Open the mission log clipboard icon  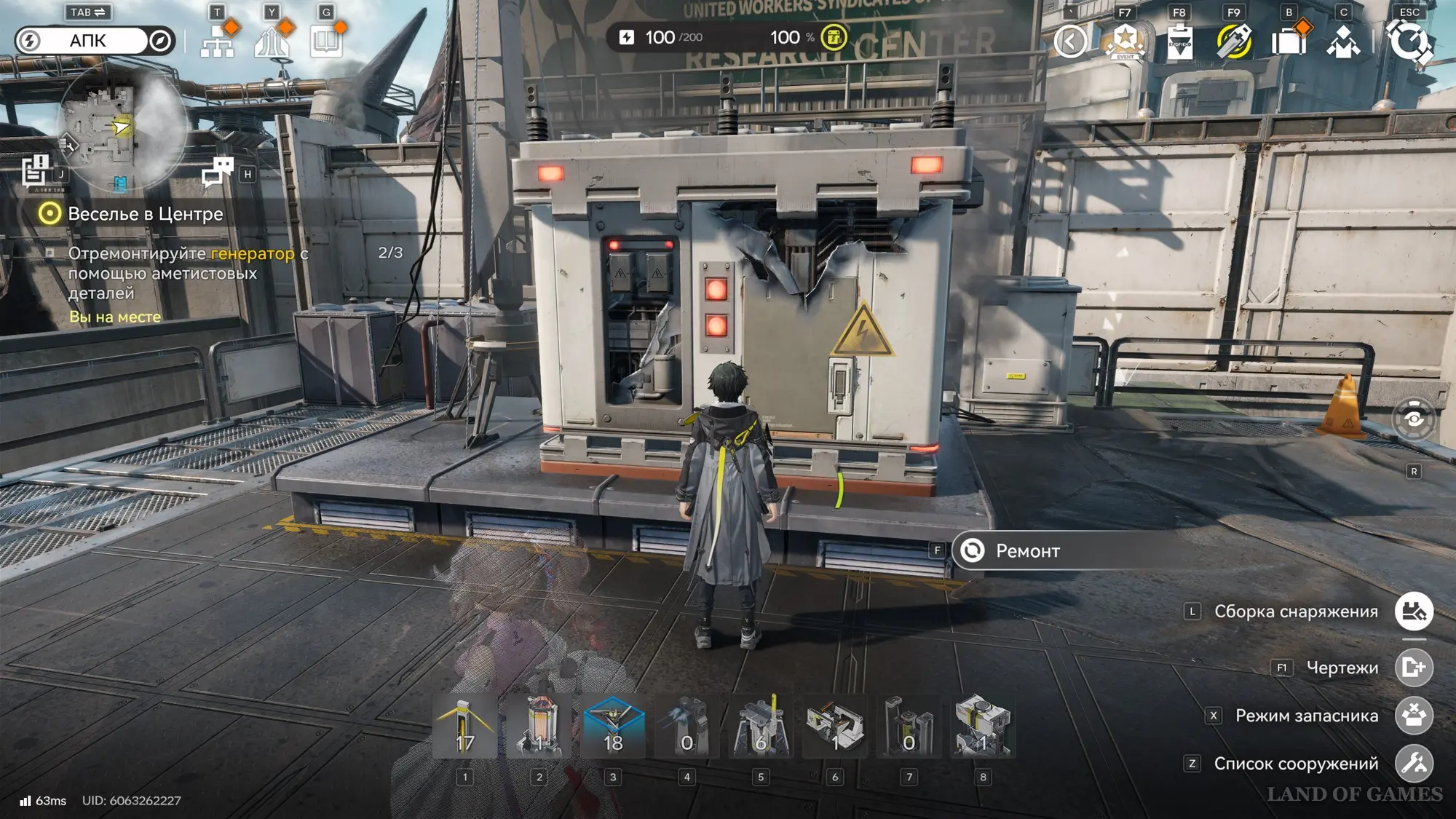(35, 171)
